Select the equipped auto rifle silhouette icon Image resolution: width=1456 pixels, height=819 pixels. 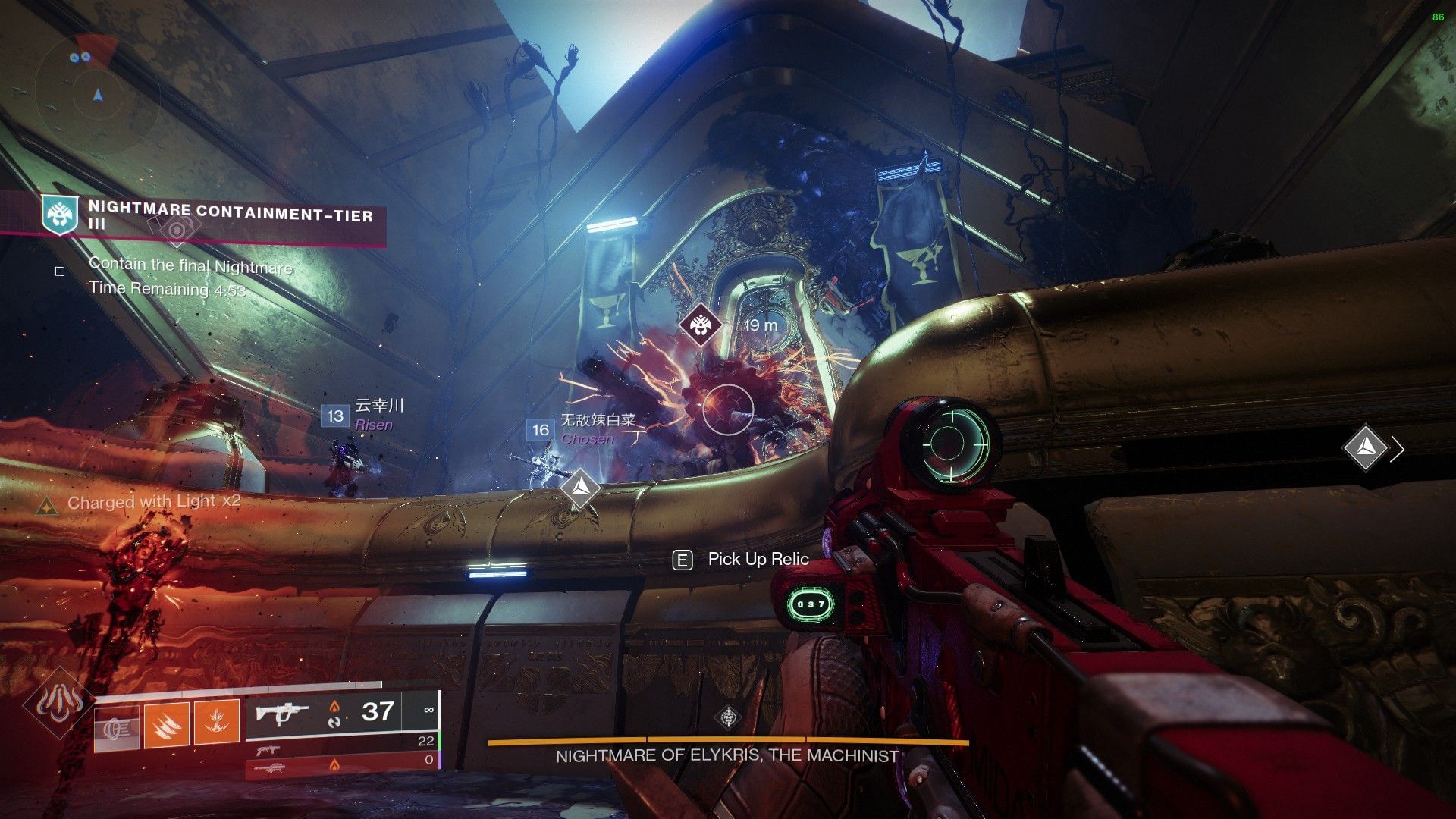pos(281,712)
